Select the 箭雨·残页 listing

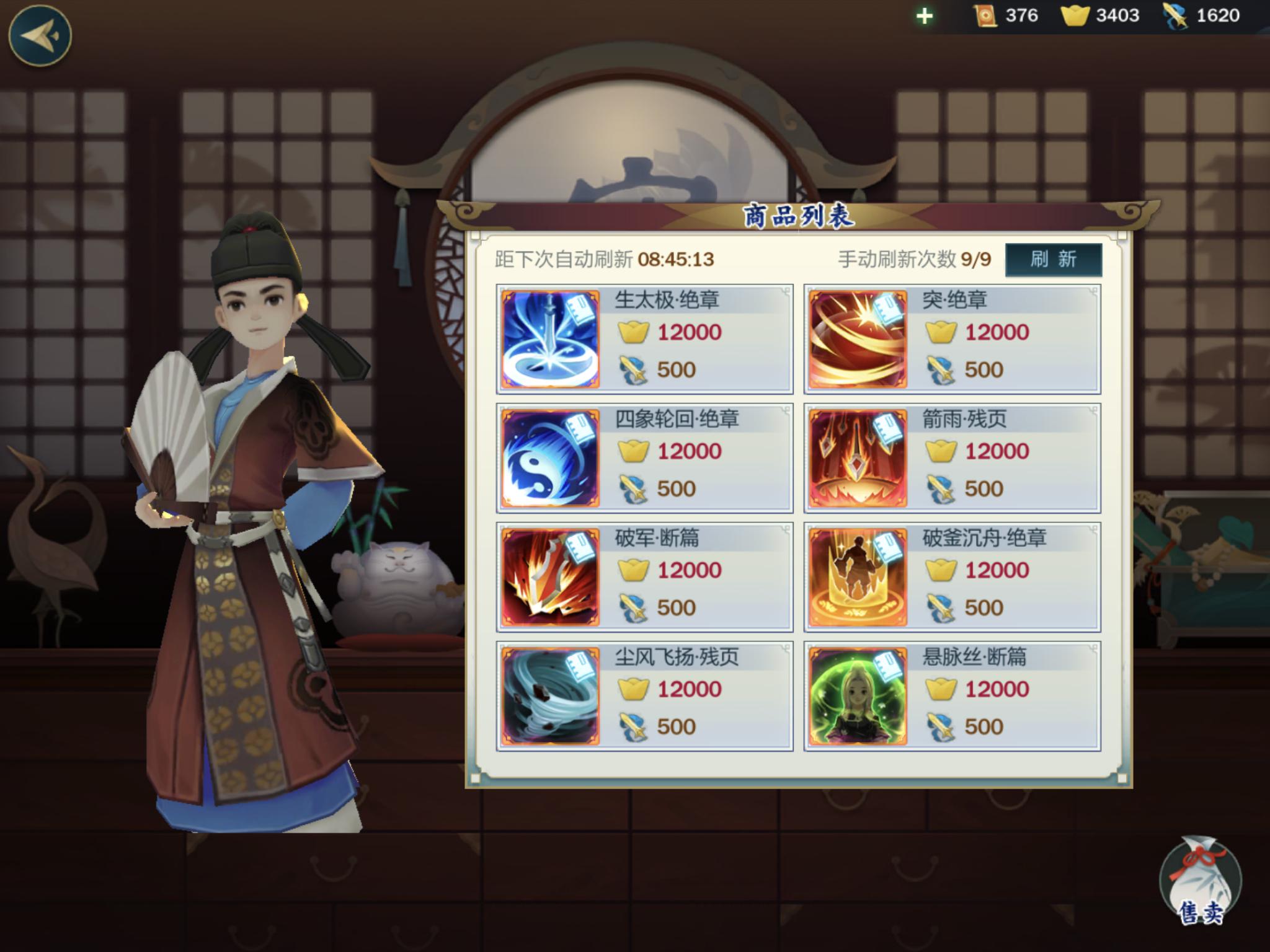pos(952,458)
